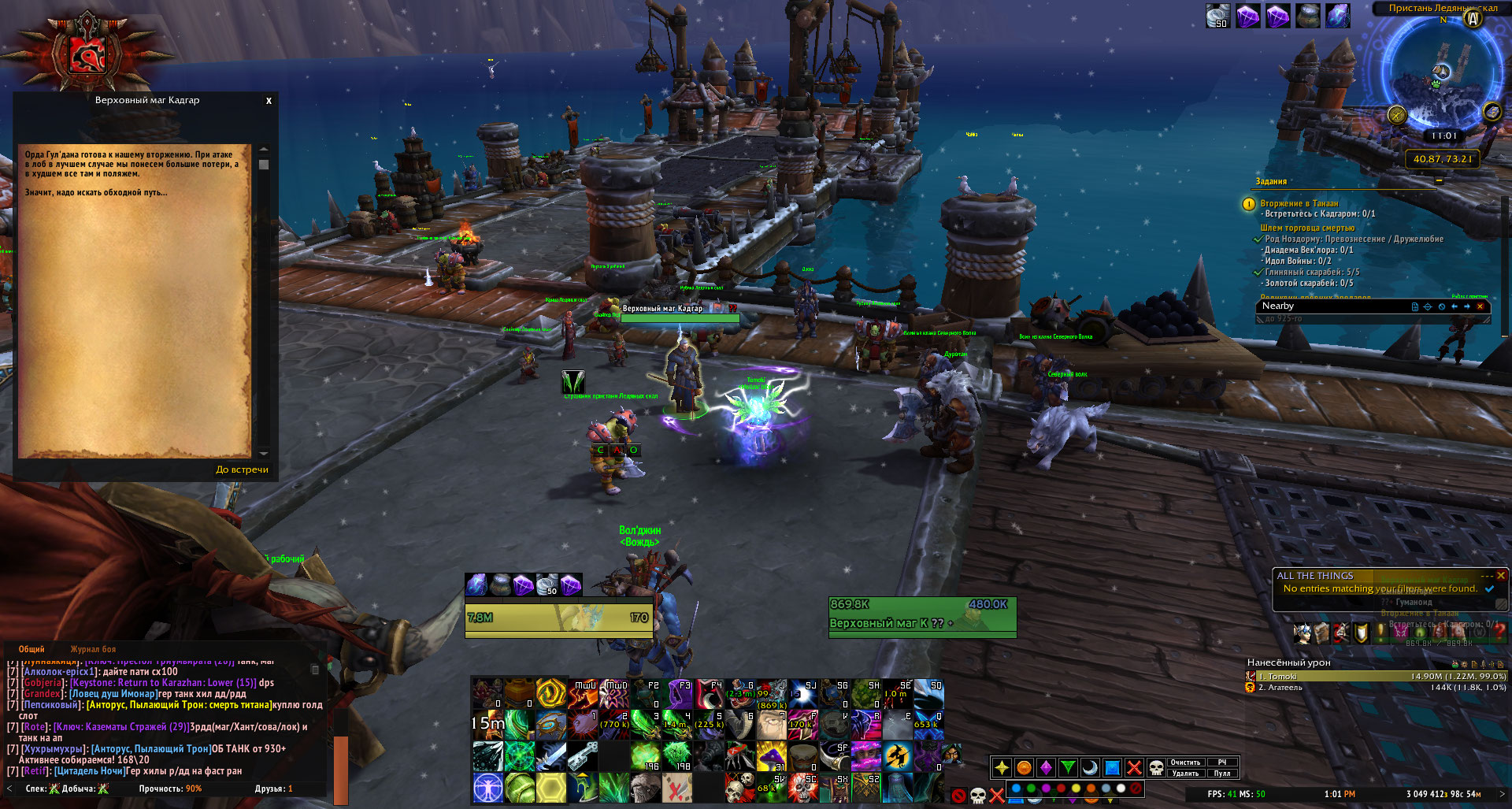Click the "Очистить" raid marker button
The height and width of the screenshot is (809, 1512).
pos(1185,763)
